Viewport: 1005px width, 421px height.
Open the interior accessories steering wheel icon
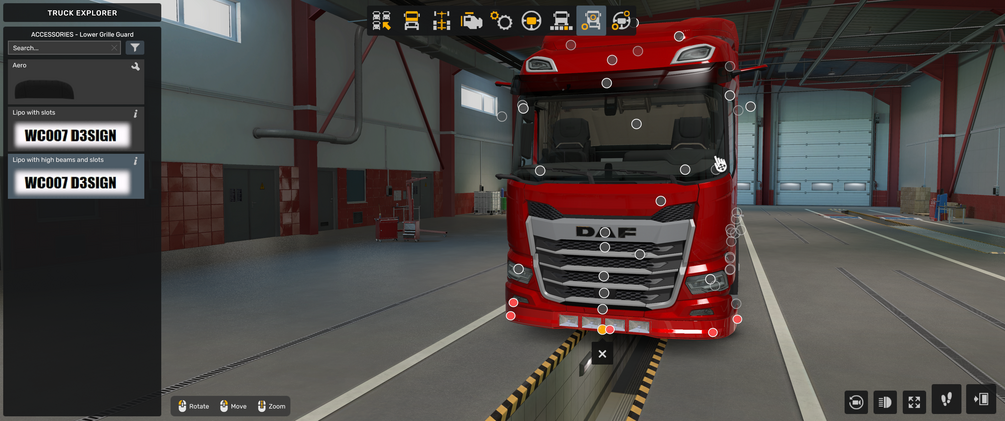pyautogui.click(x=621, y=21)
